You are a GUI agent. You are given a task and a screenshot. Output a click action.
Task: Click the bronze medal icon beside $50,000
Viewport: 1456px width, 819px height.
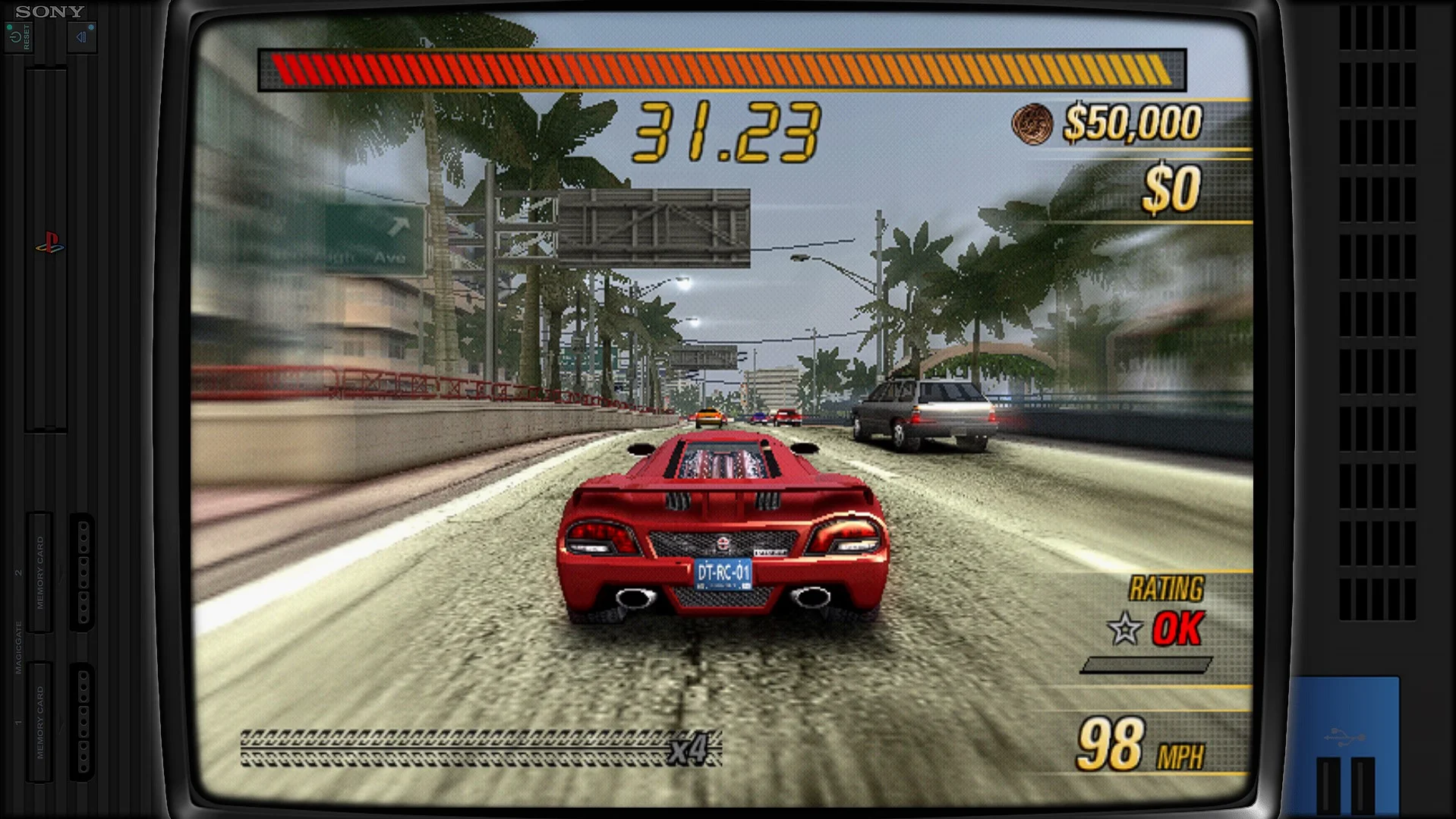pyautogui.click(x=1032, y=124)
